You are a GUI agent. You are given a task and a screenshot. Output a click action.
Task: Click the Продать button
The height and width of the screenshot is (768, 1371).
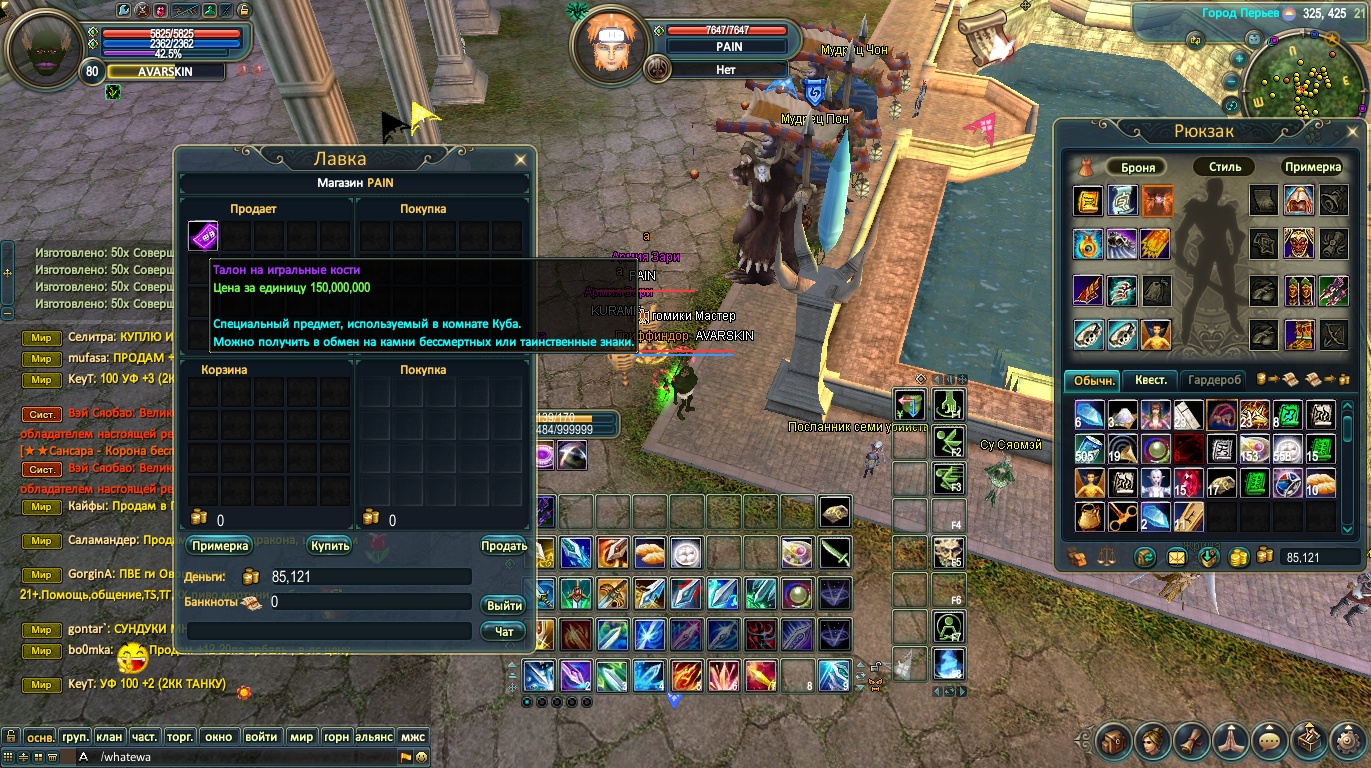[503, 546]
